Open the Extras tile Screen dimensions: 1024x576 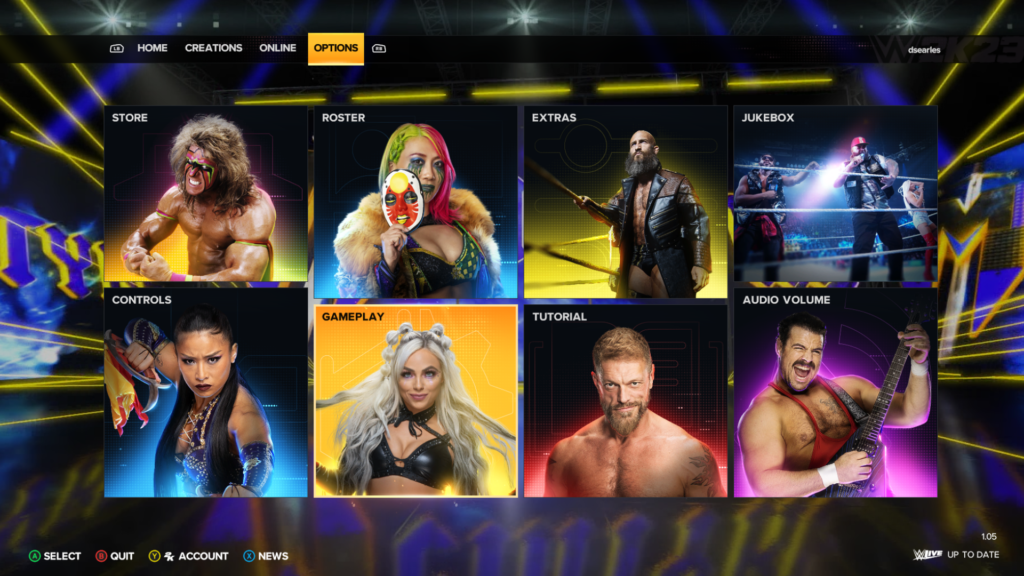(x=625, y=202)
